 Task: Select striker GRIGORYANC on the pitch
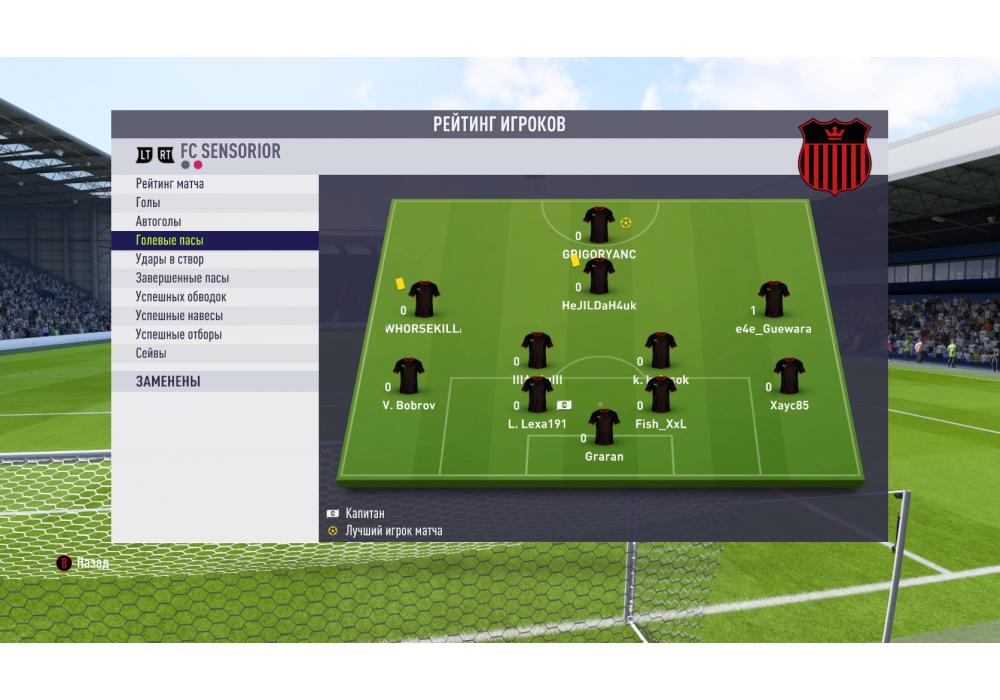[x=599, y=226]
